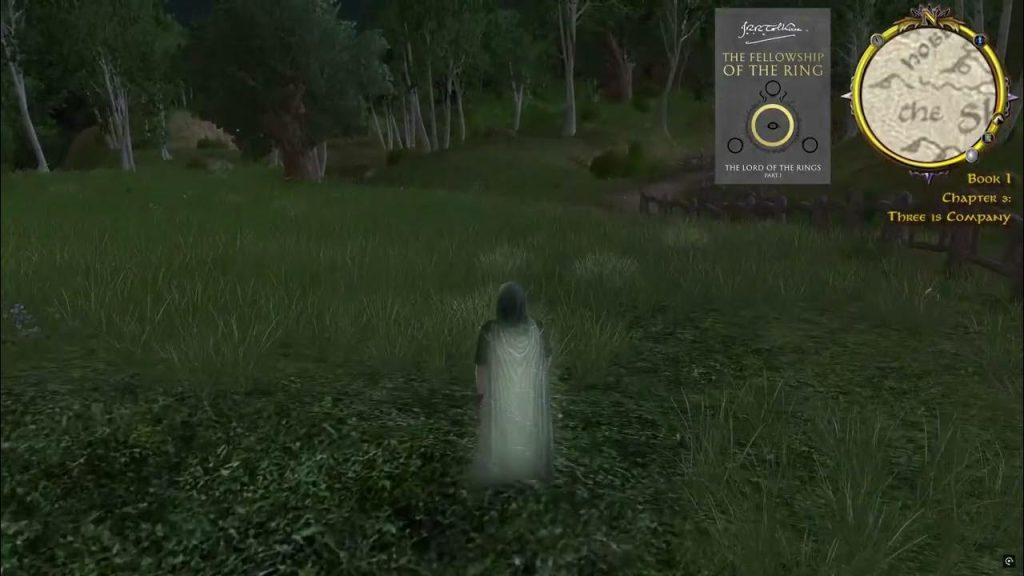1024x576 pixels.
Task: Click the Three is Company chapter title
Action: click(948, 217)
